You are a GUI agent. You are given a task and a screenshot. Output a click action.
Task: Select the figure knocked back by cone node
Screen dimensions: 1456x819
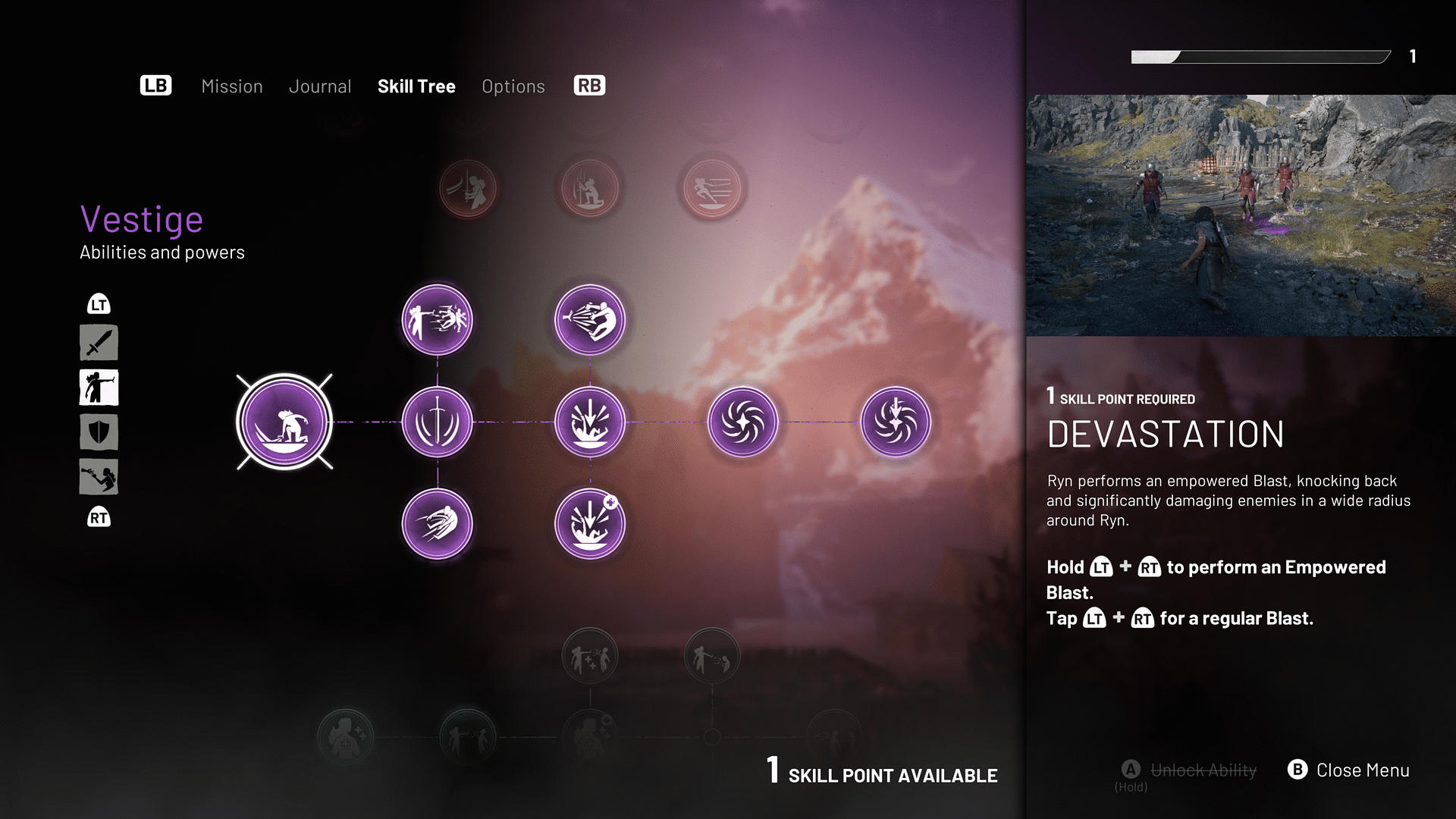(x=590, y=320)
